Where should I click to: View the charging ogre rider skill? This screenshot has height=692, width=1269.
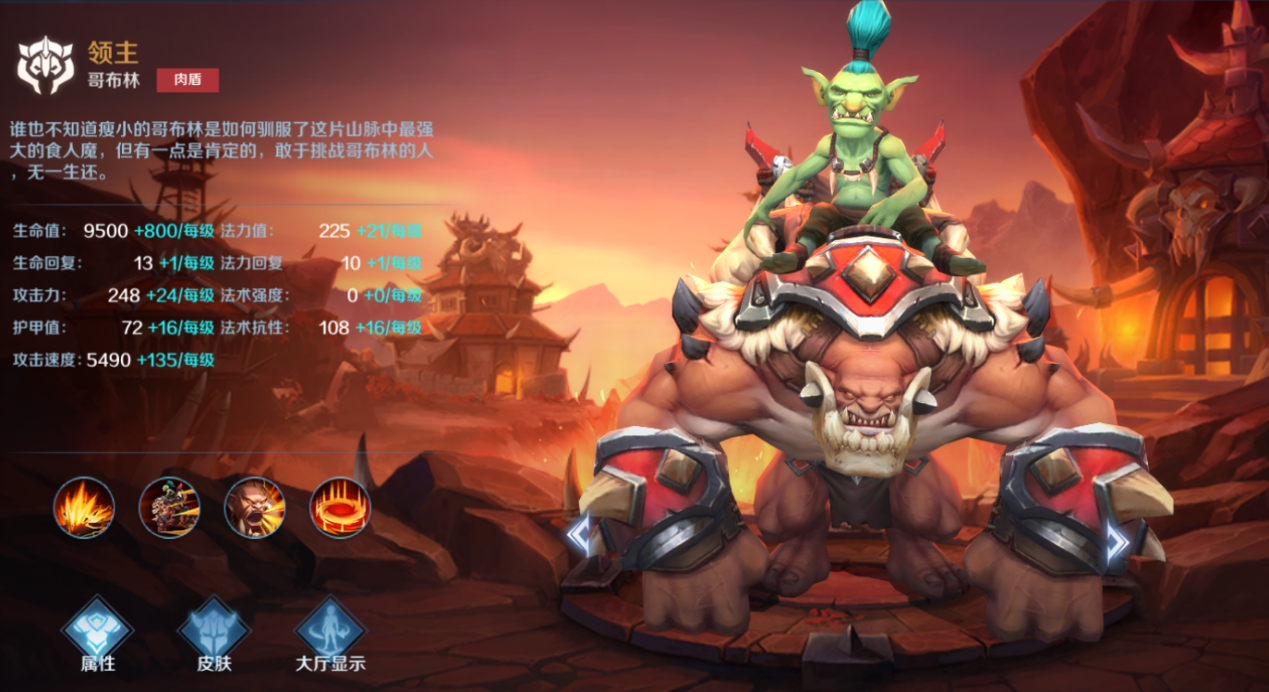pos(169,507)
